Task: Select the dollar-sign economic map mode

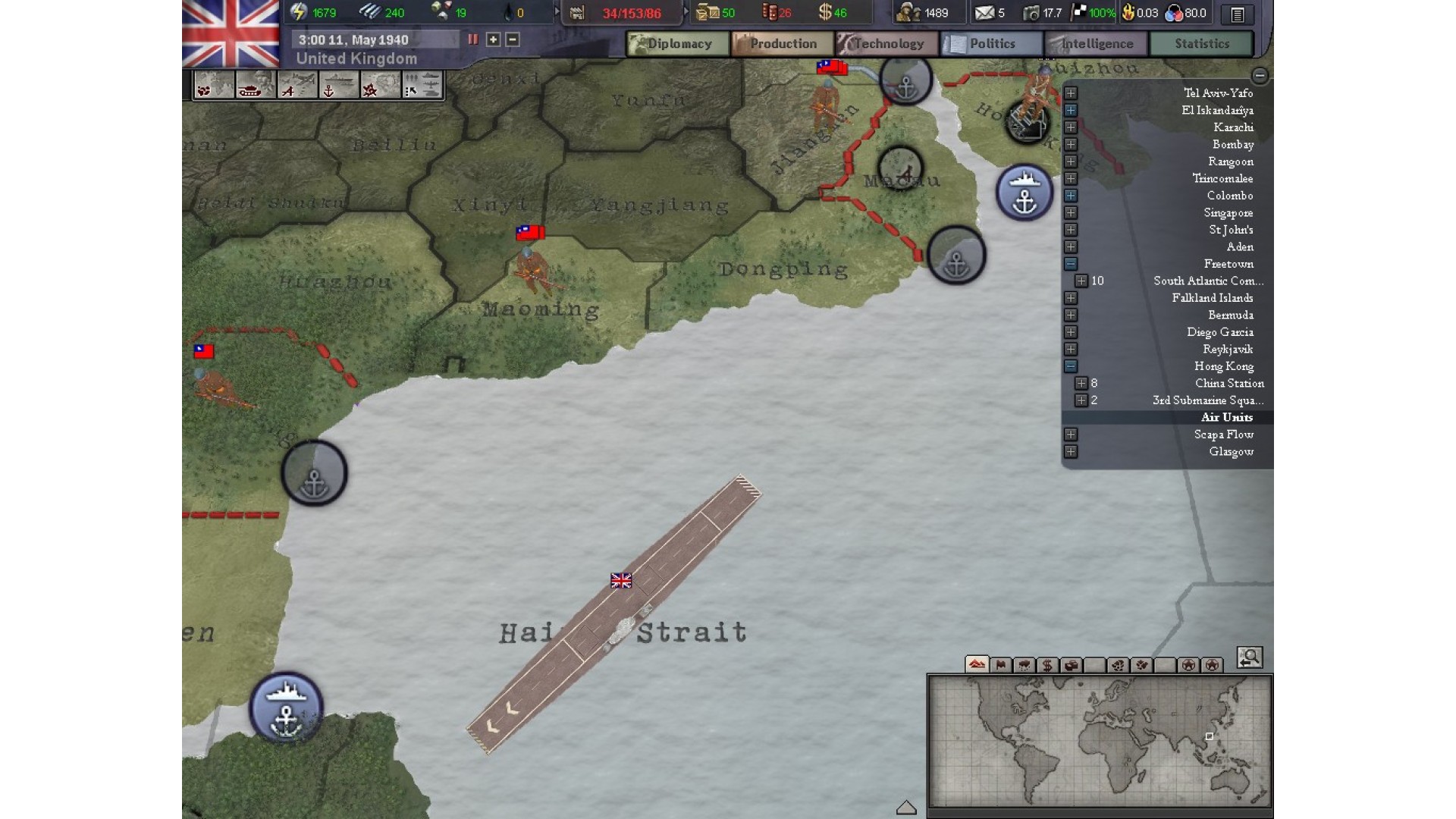Action: coord(1047,665)
